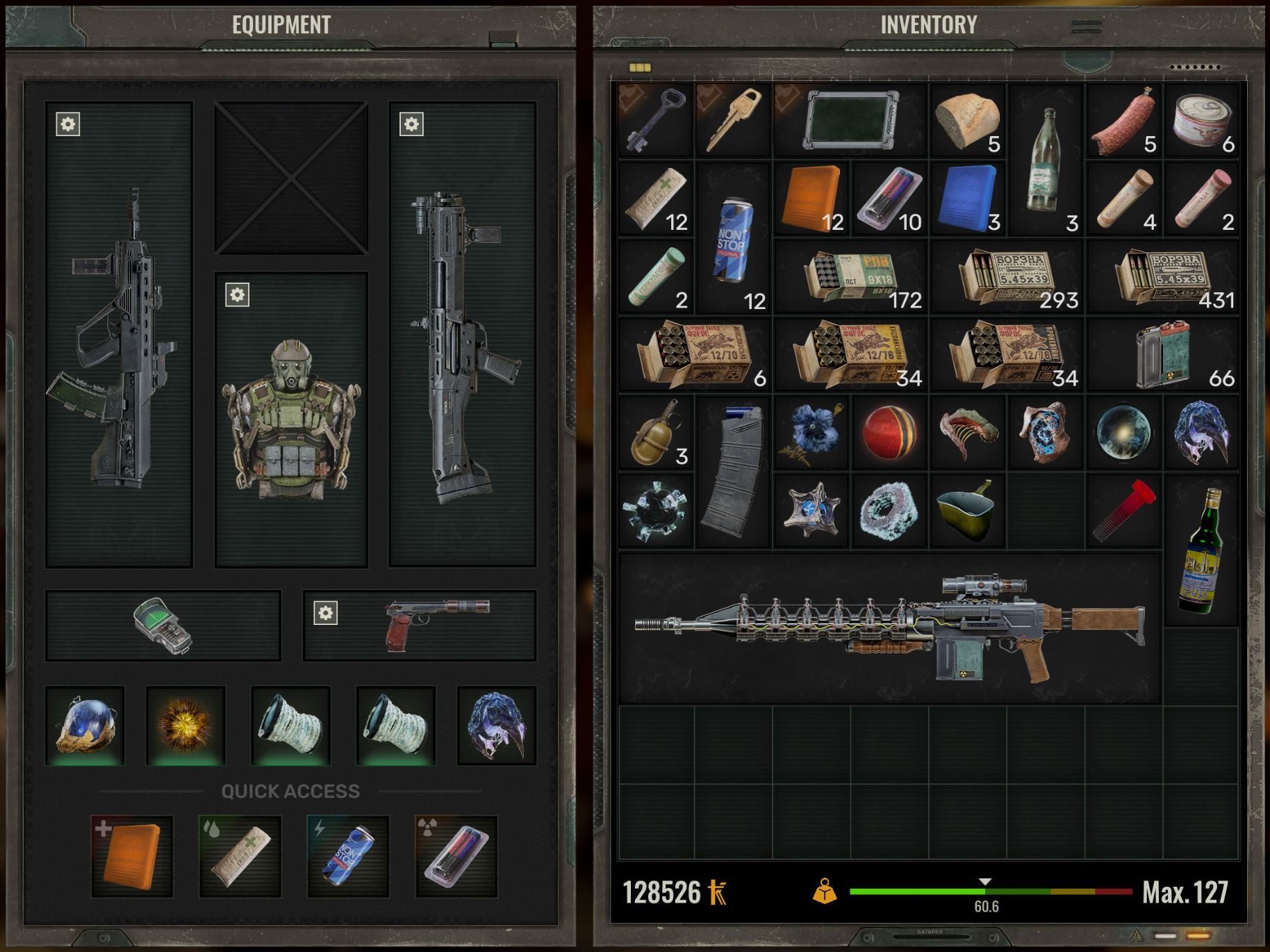
Task: Select the large gauss rifle in inventory
Action: [x=889, y=628]
